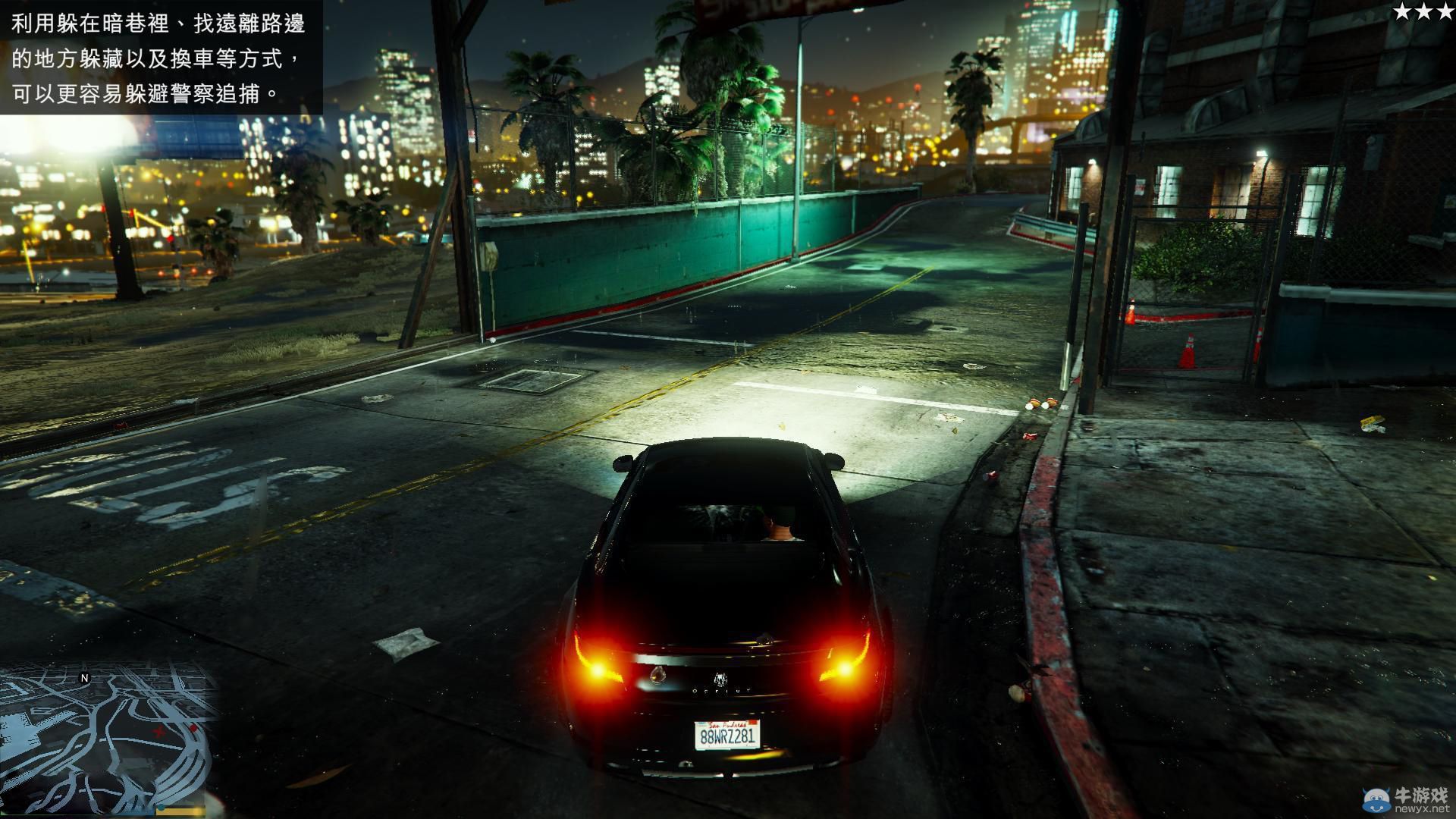Image resolution: width=1456 pixels, height=819 pixels.
Task: Click the red X marker on the minimap
Action: [158, 732]
